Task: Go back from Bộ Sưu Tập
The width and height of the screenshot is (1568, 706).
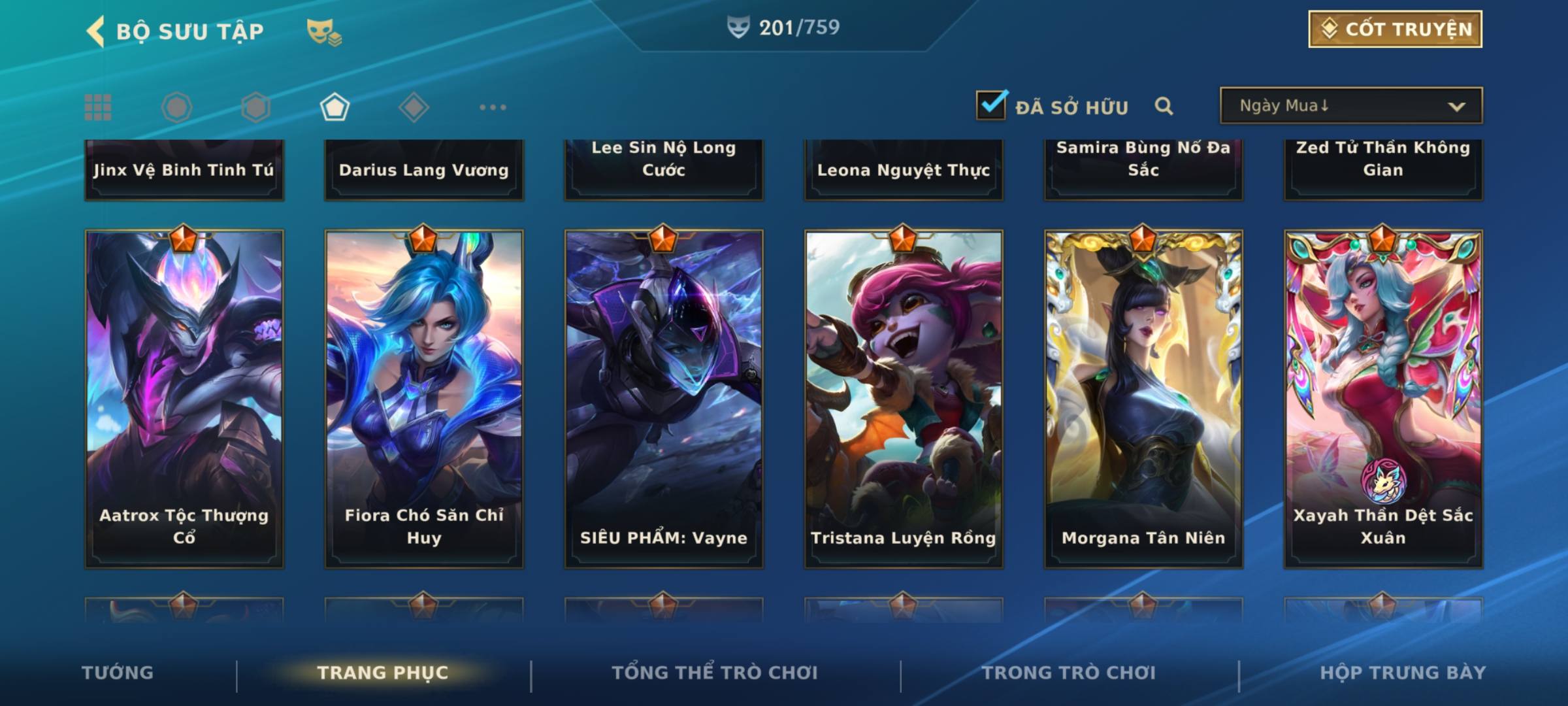Action: 96,31
